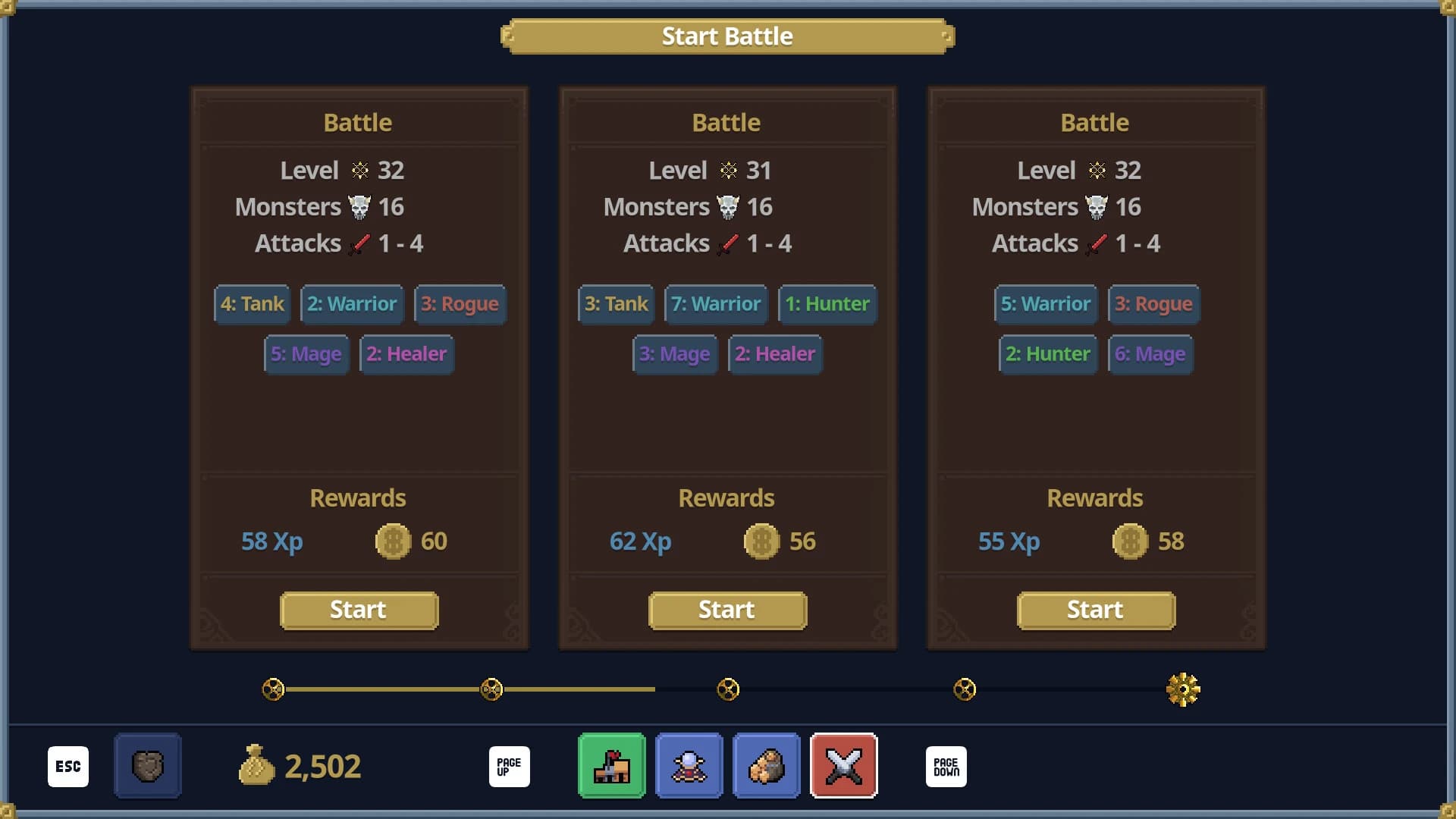The image size is (1456, 819).
Task: Click the ESC key button
Action: [x=68, y=766]
